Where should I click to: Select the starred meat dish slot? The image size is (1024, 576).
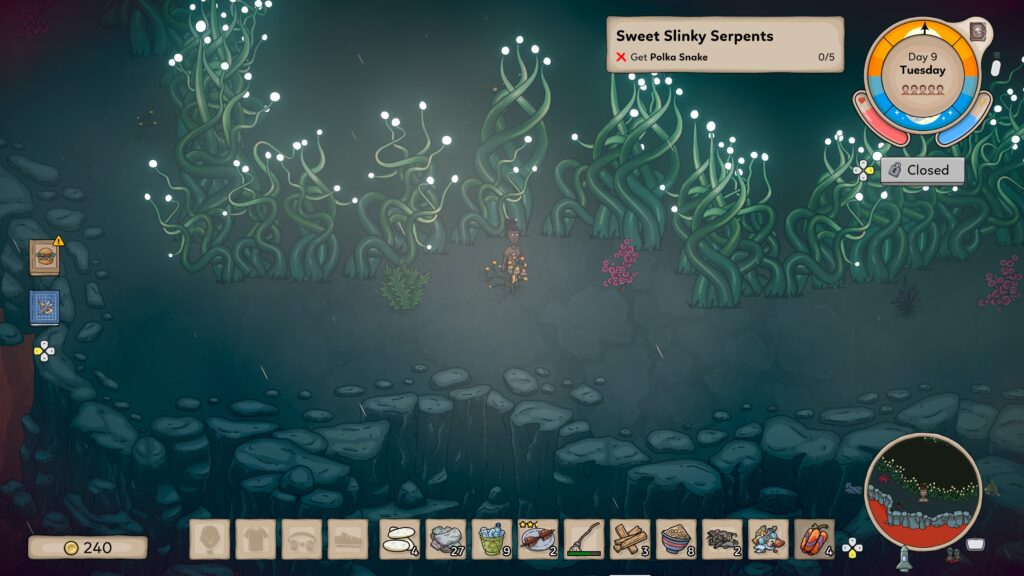click(x=537, y=539)
